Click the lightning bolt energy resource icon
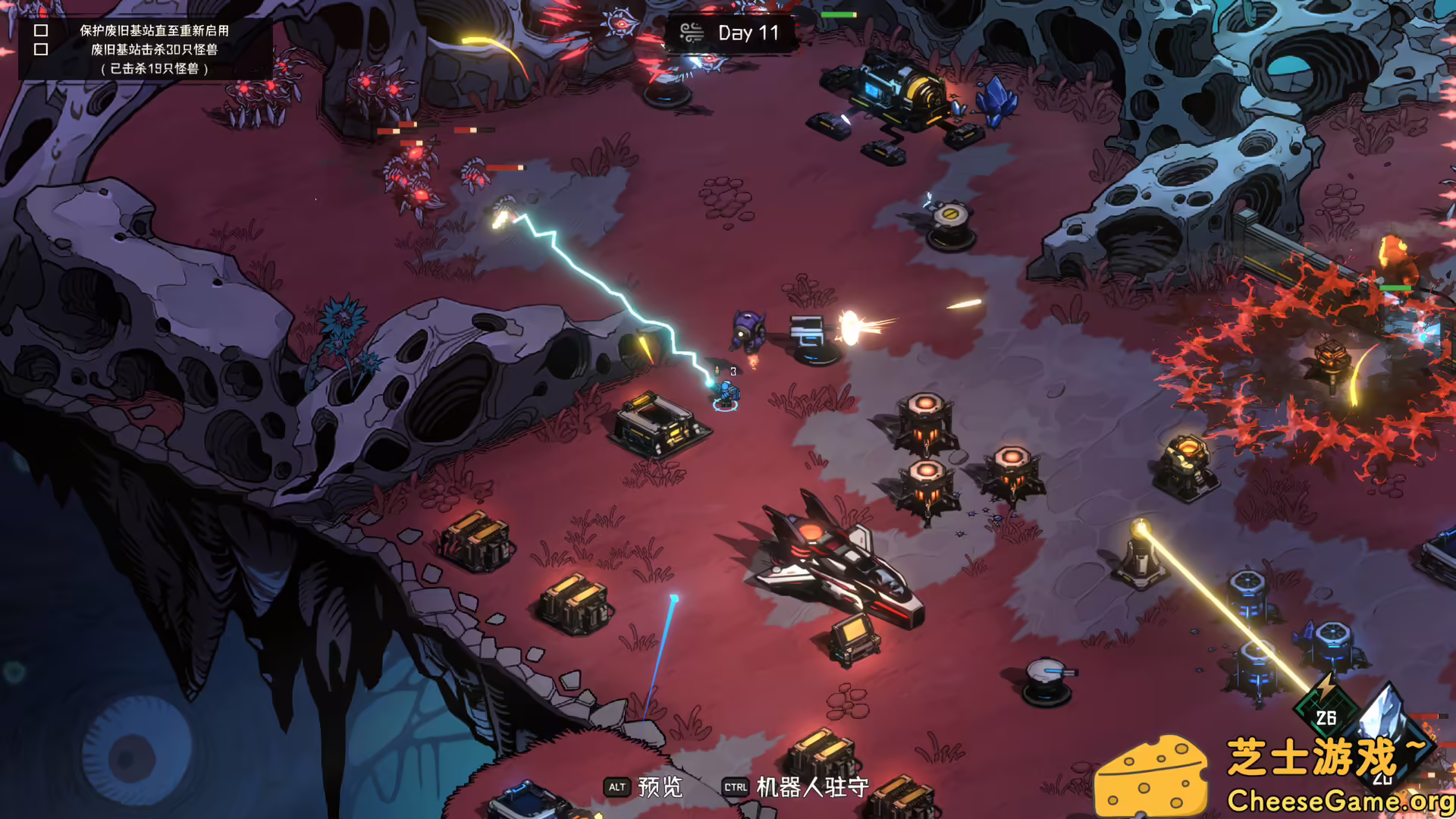Viewport: 1456px width, 819px height. coord(1325,689)
